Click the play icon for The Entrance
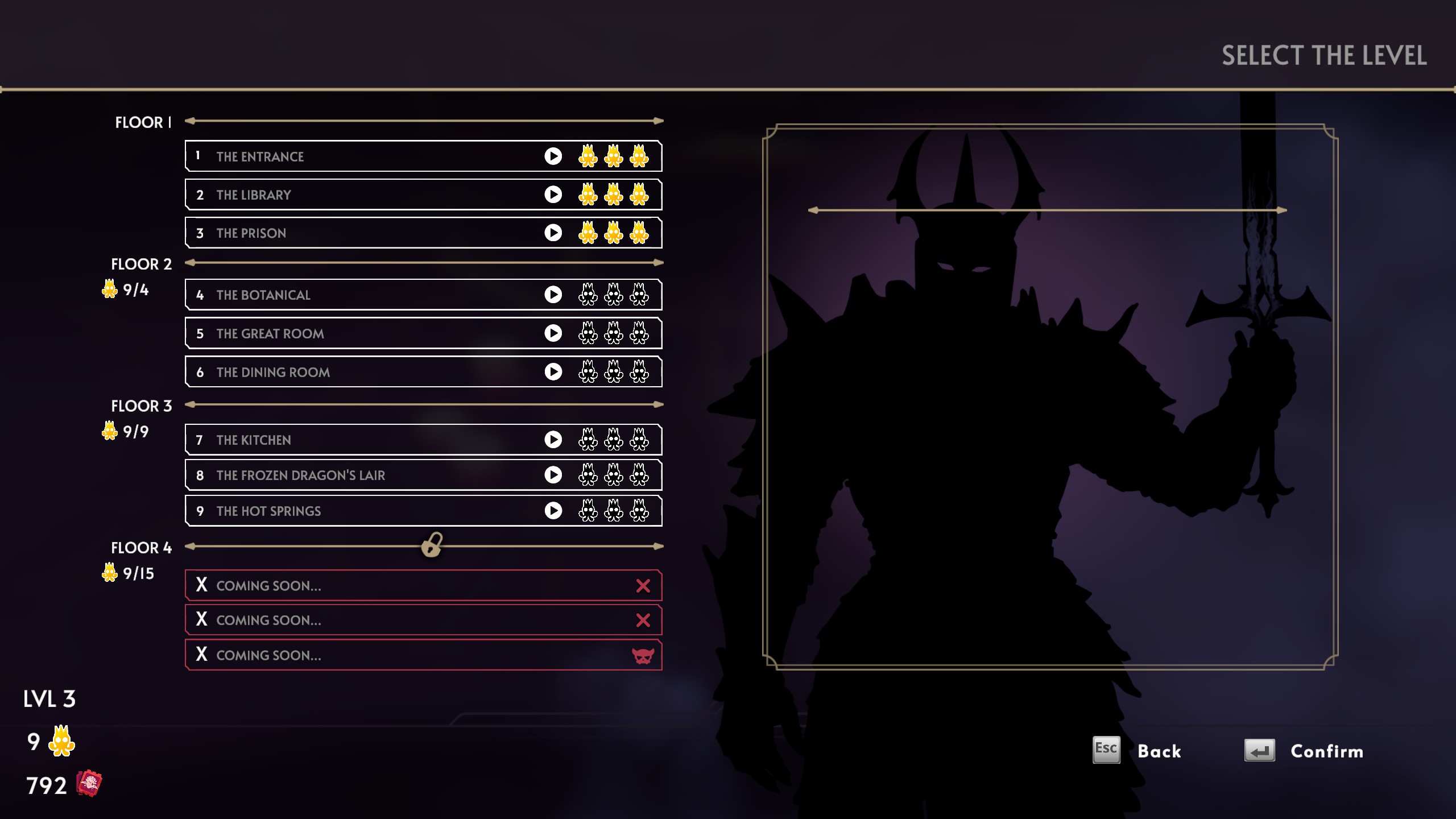This screenshot has height=819, width=1456. (552, 156)
